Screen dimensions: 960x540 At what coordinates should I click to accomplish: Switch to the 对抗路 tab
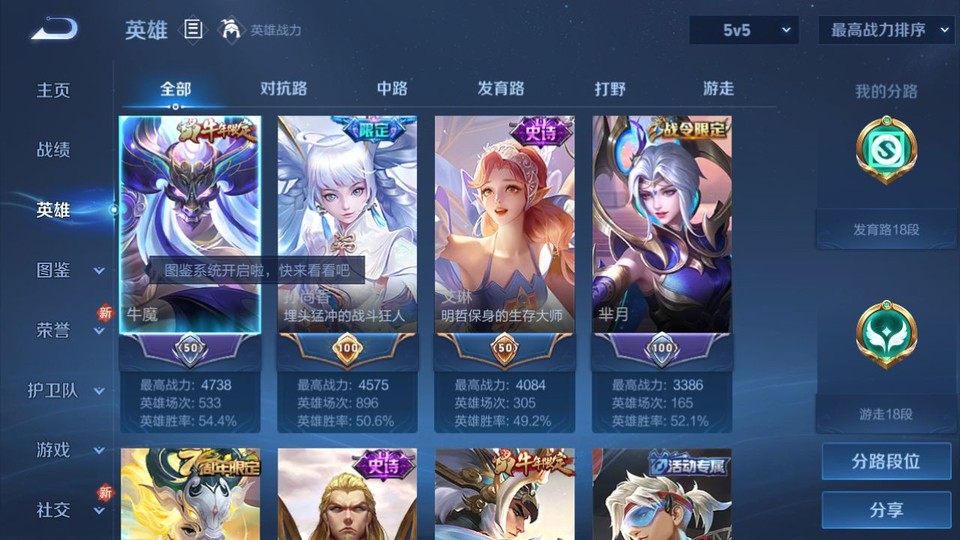(283, 88)
